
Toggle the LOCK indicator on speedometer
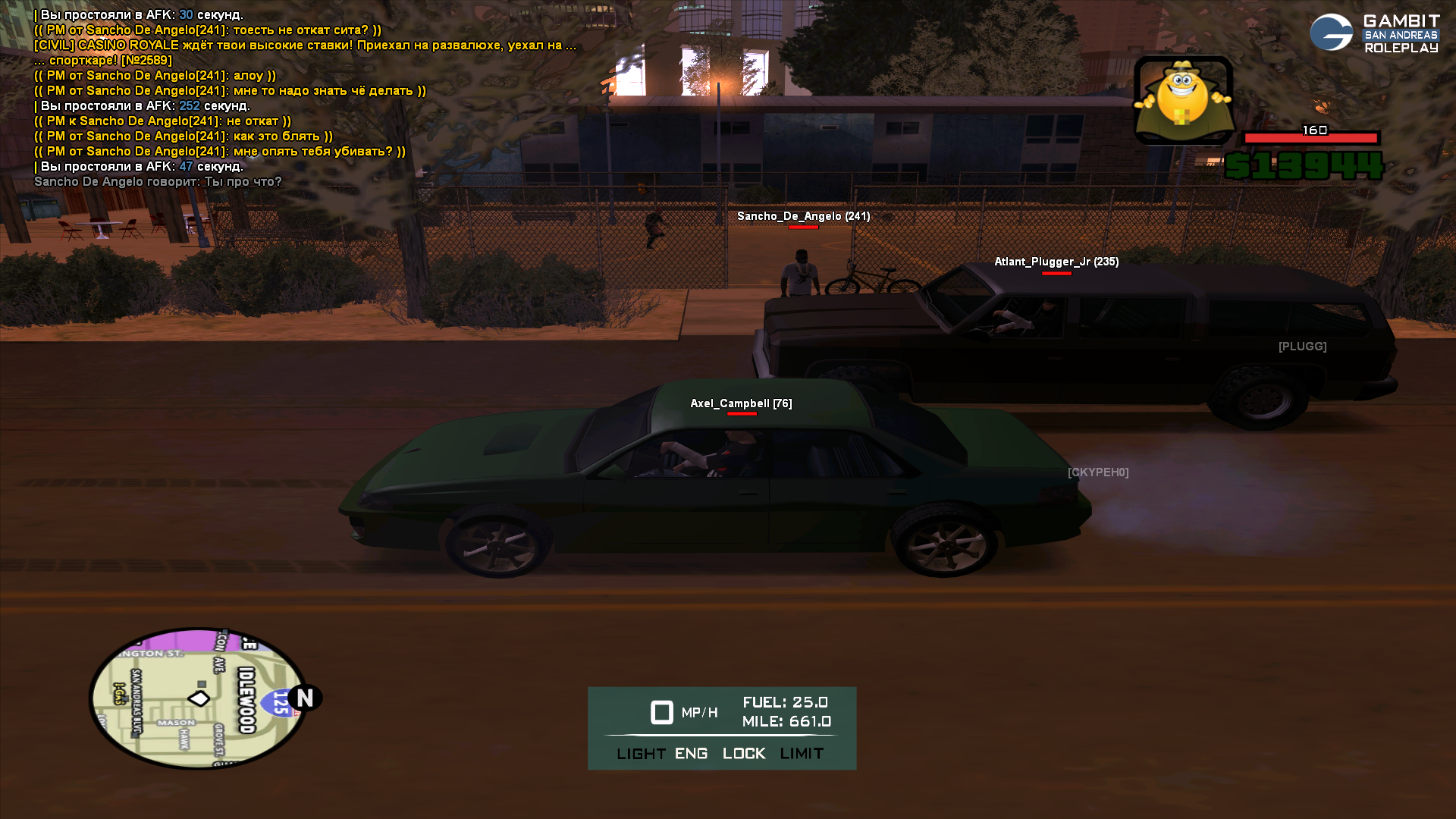(x=744, y=754)
